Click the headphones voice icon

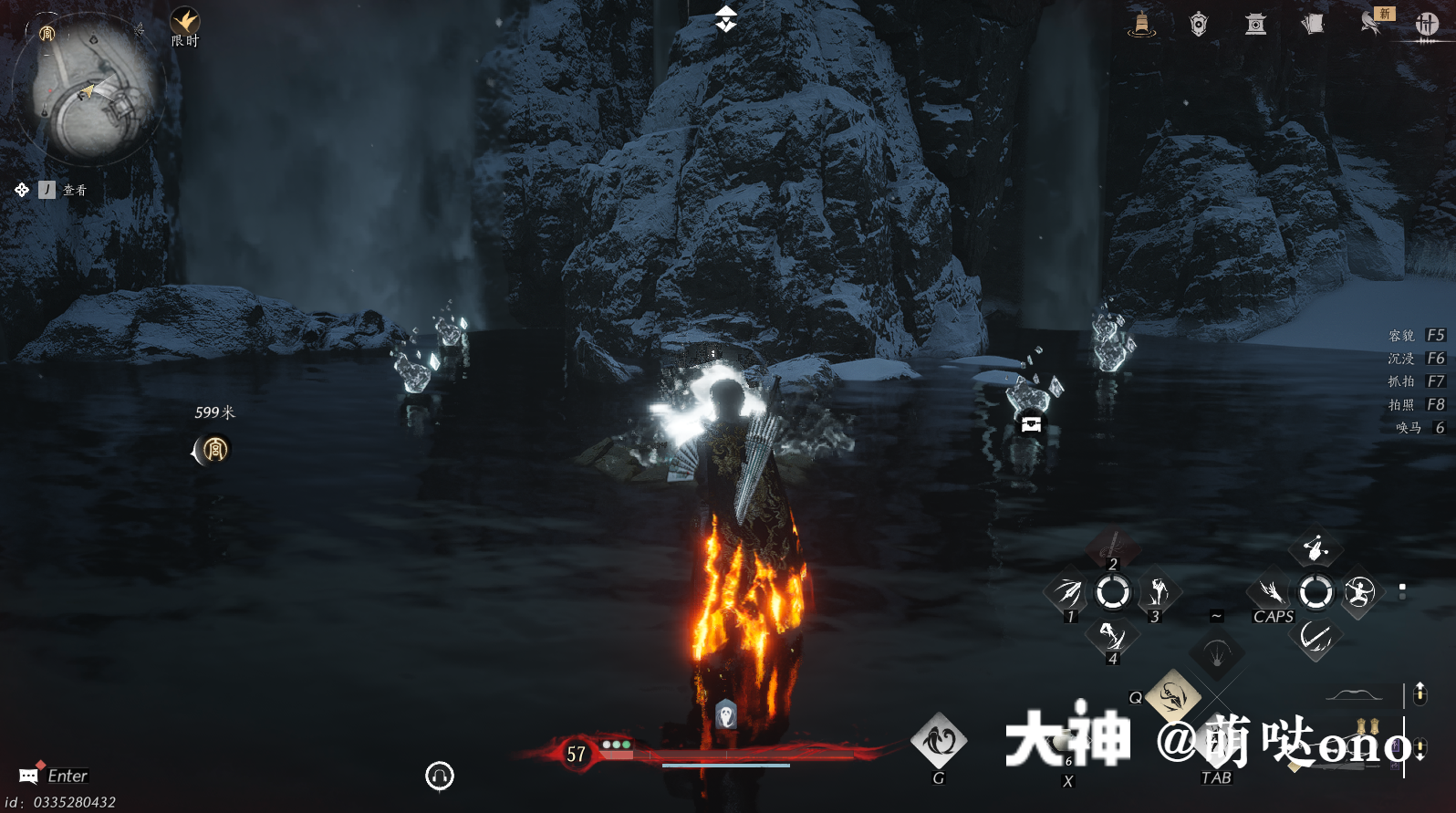click(440, 776)
